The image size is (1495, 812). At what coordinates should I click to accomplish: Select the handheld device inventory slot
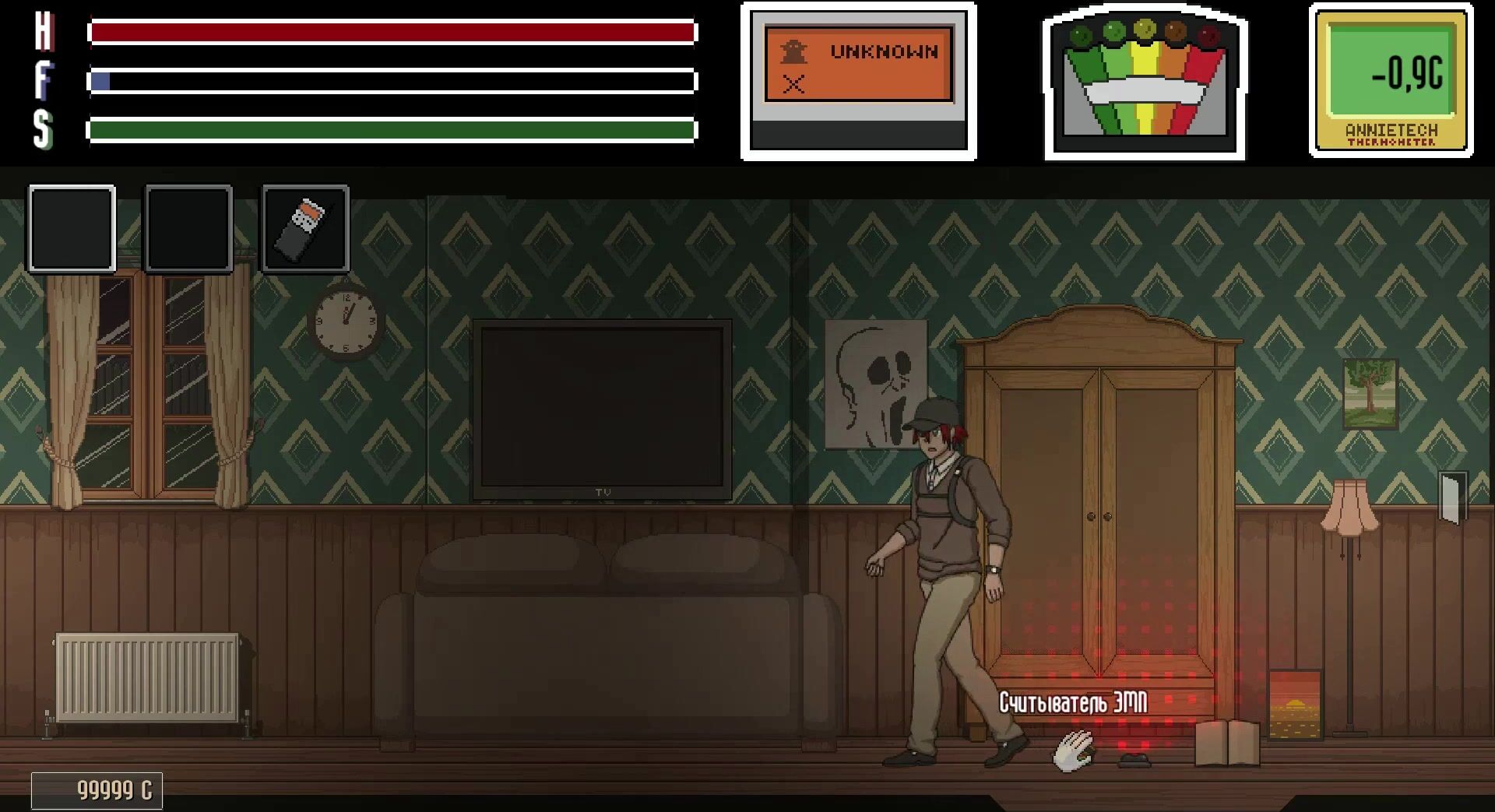click(305, 229)
